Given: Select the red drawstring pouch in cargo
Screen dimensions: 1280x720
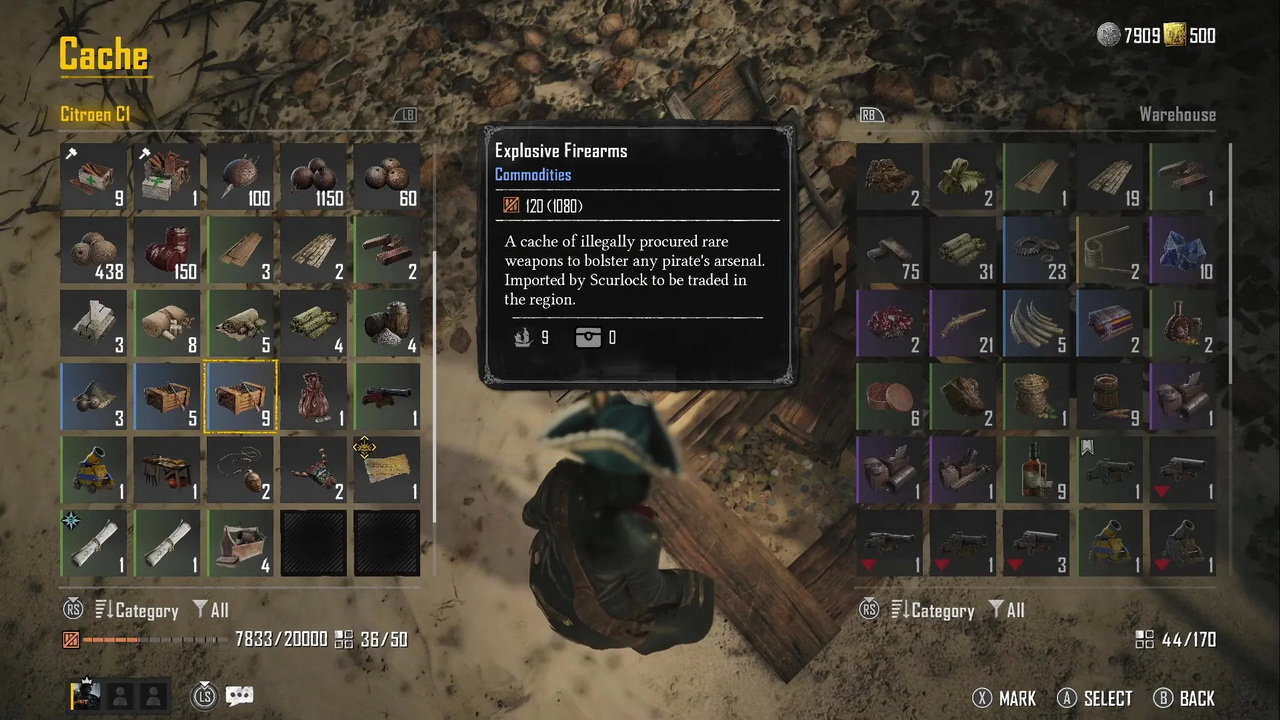Looking at the screenshot, I should 313,397.
